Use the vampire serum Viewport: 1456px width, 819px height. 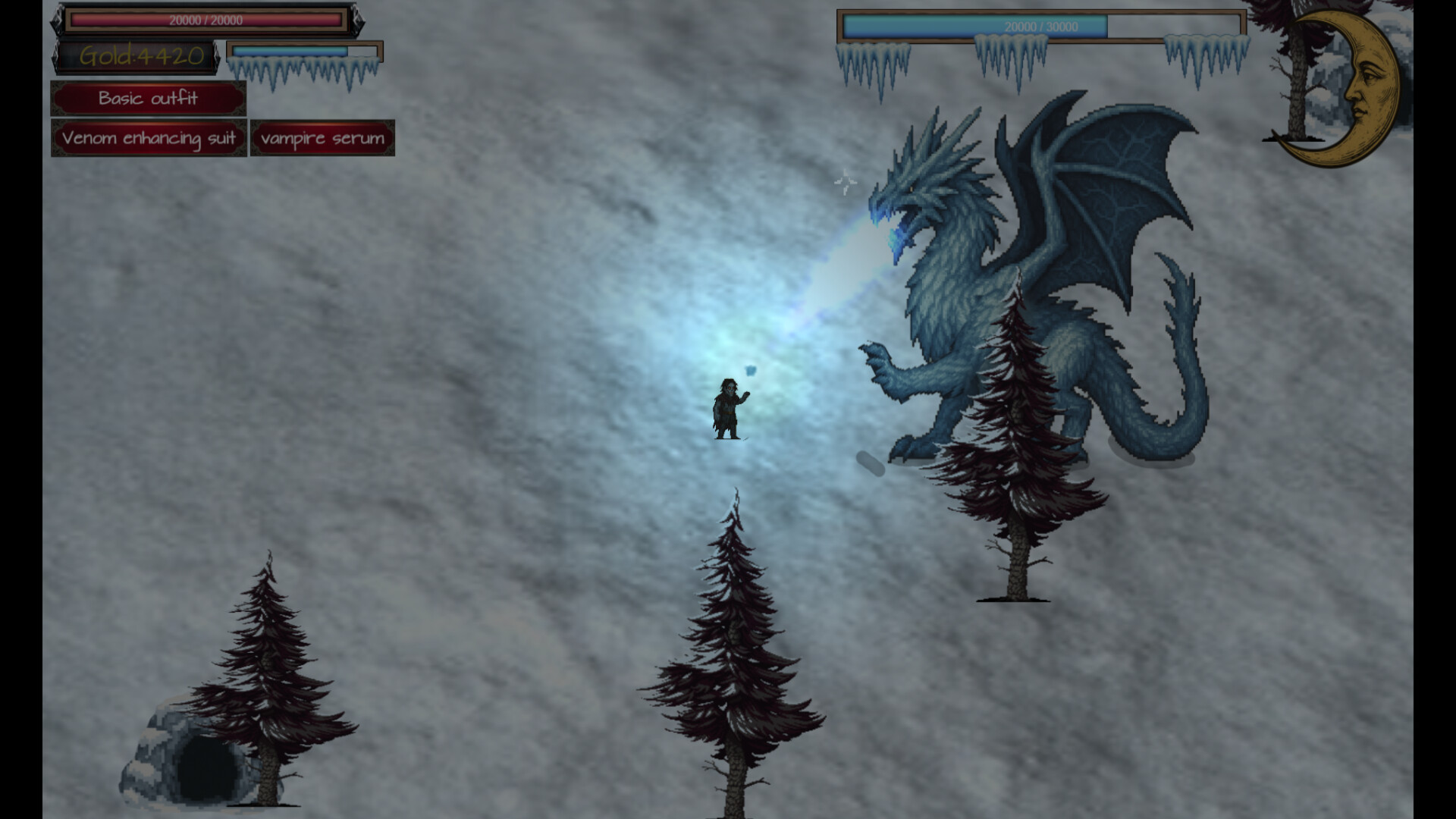(322, 138)
